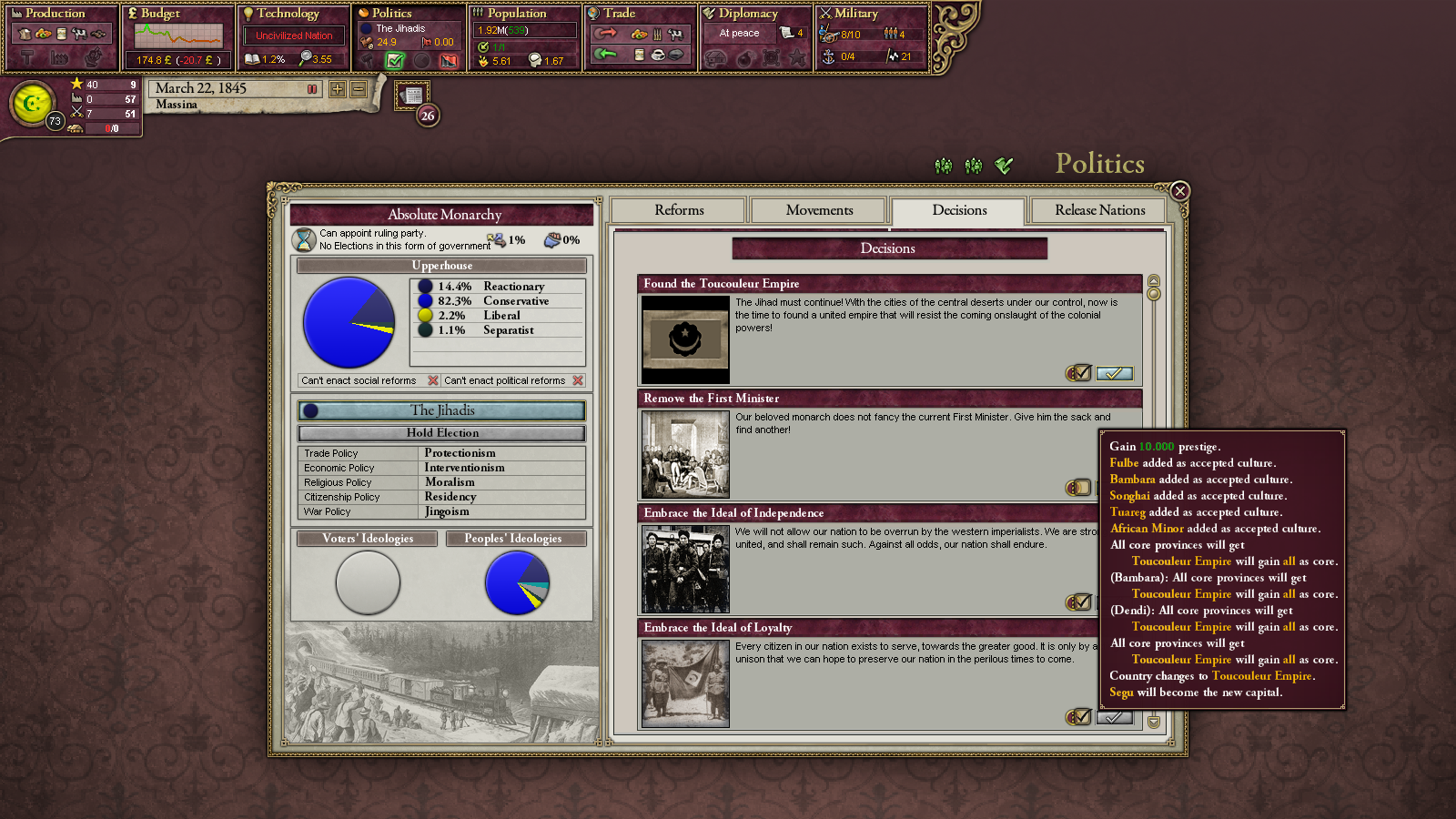Switch to the Release Nations tab
This screenshot has height=819, width=1456.
tap(1099, 210)
